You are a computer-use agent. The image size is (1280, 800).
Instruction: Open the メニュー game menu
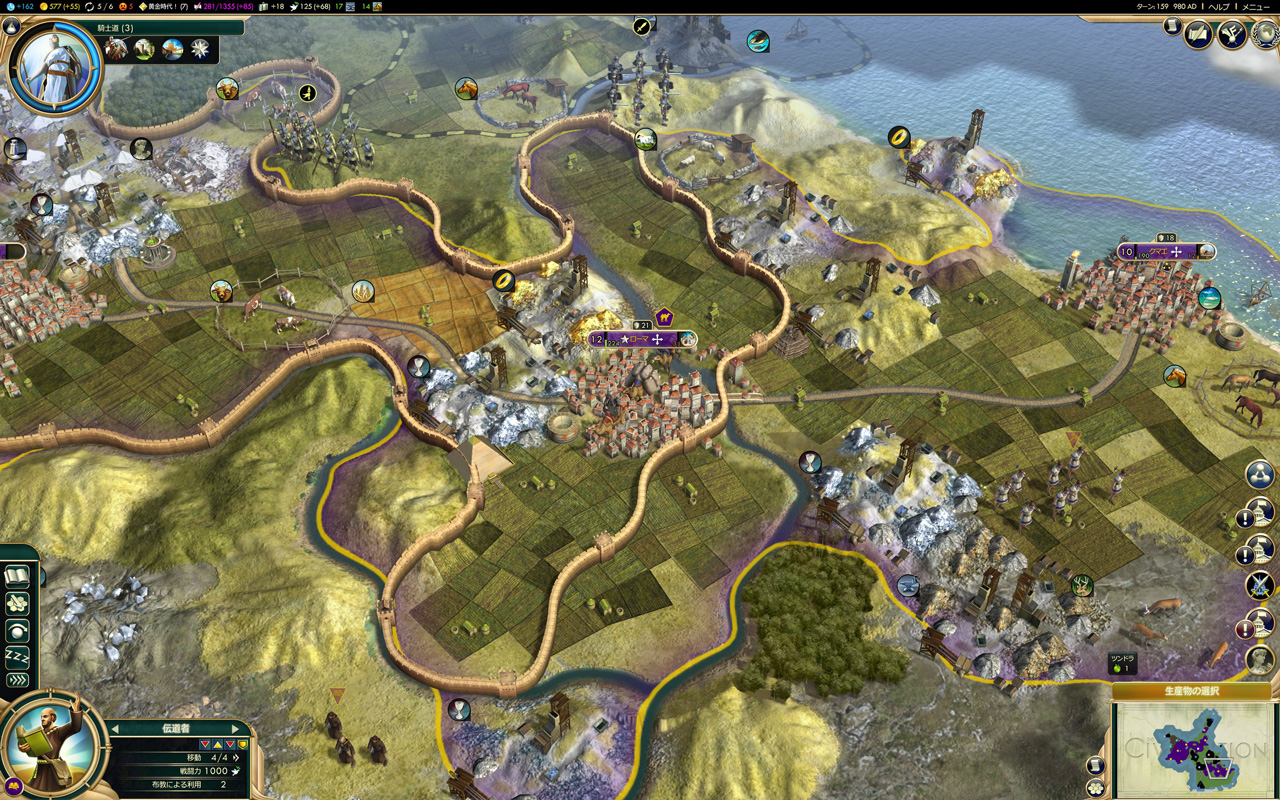tap(1255, 6)
